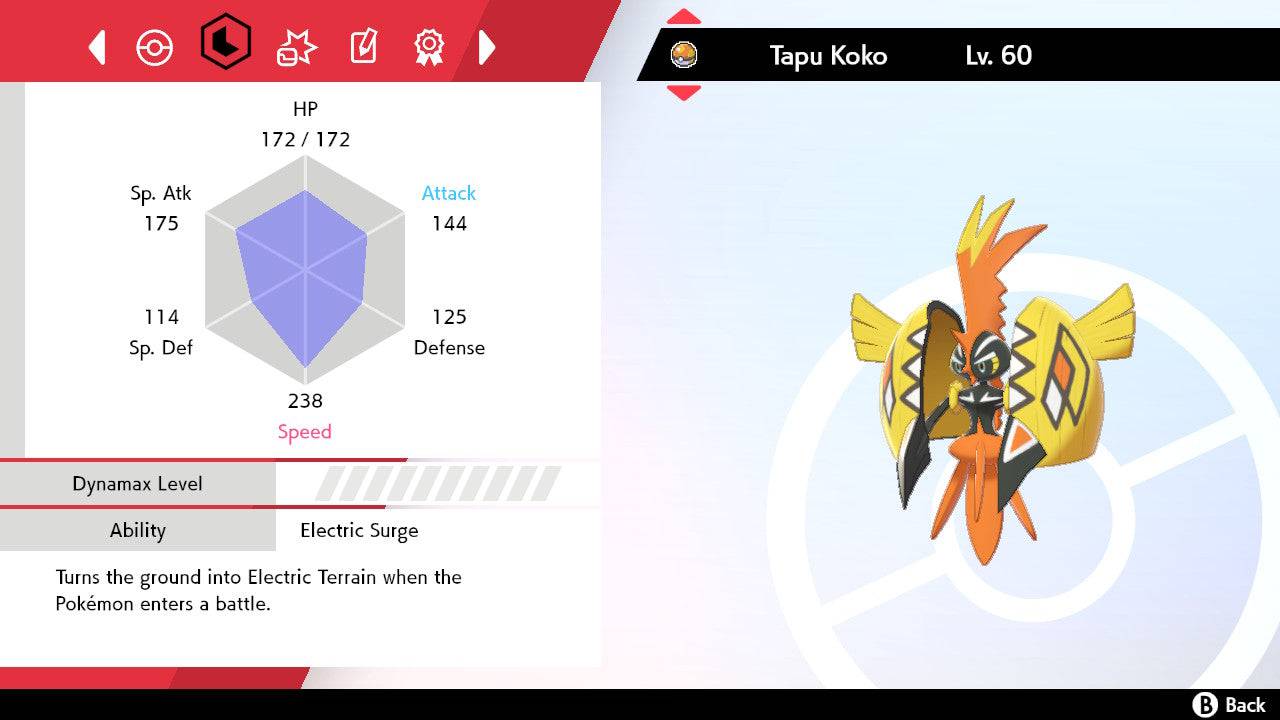The height and width of the screenshot is (720, 1280).
Task: Click the Tapu Koko name text
Action: click(x=828, y=56)
